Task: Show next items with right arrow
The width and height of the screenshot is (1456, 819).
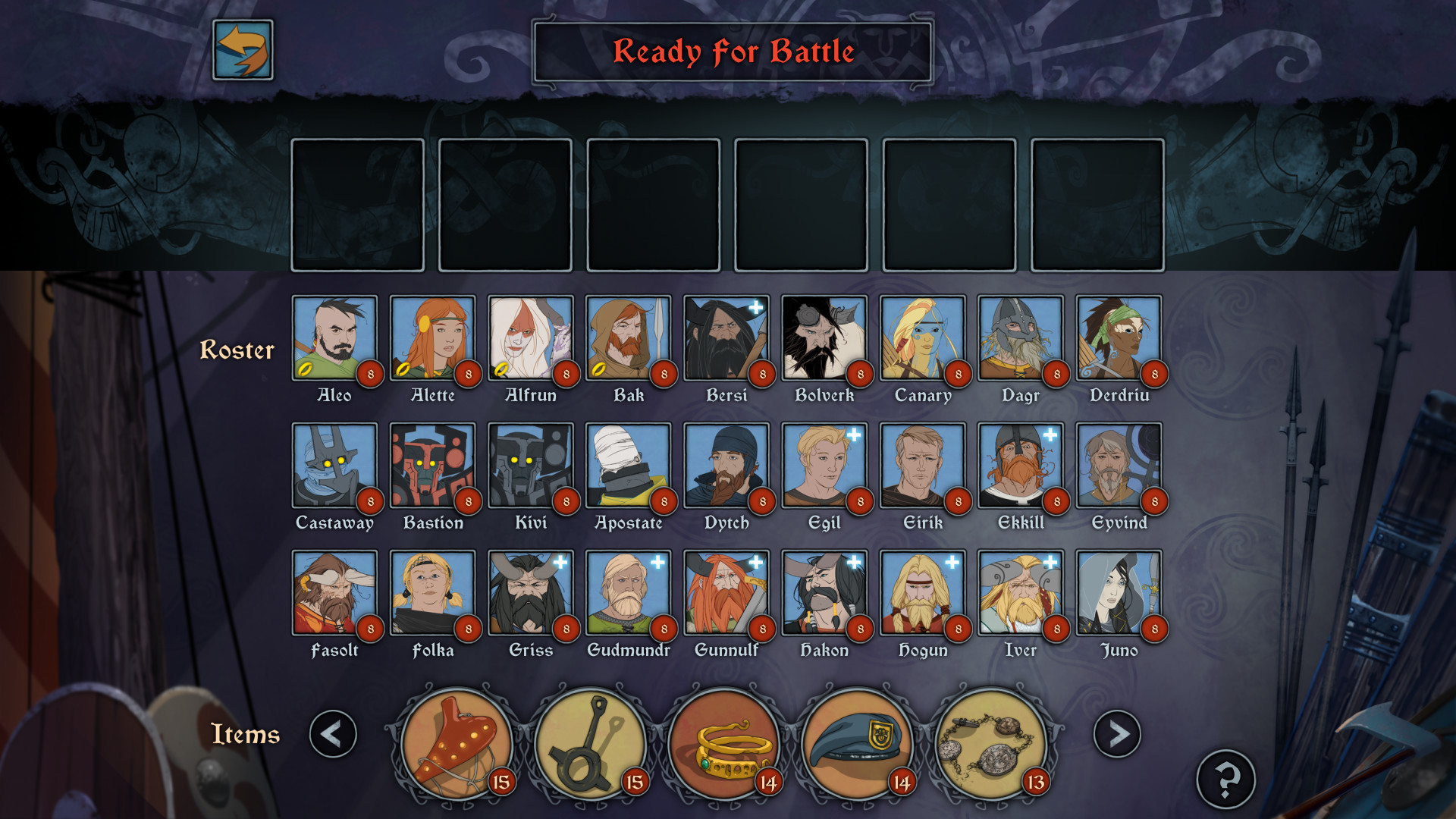Action: pyautogui.click(x=1116, y=733)
